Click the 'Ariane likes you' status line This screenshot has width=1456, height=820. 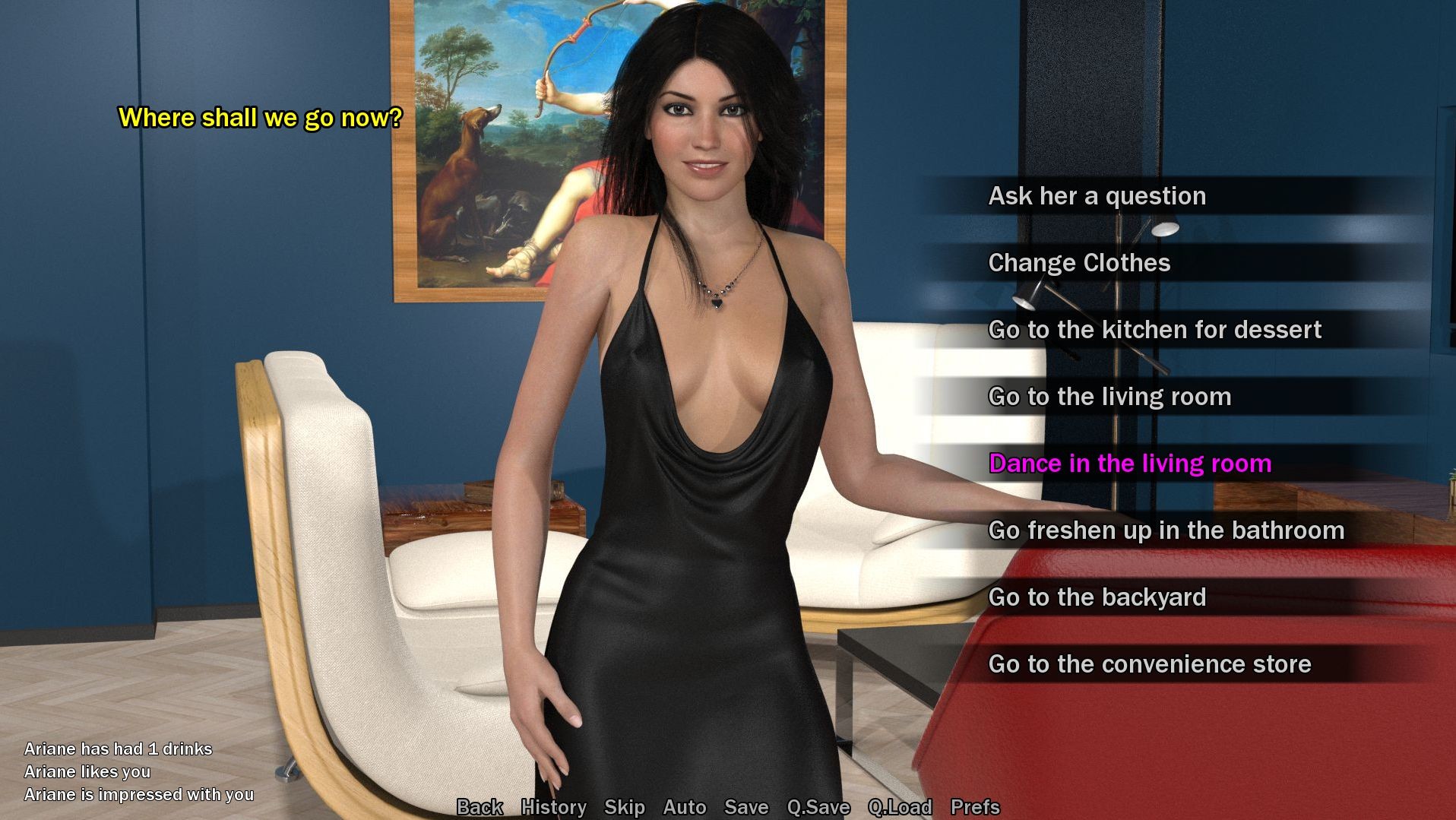88,771
